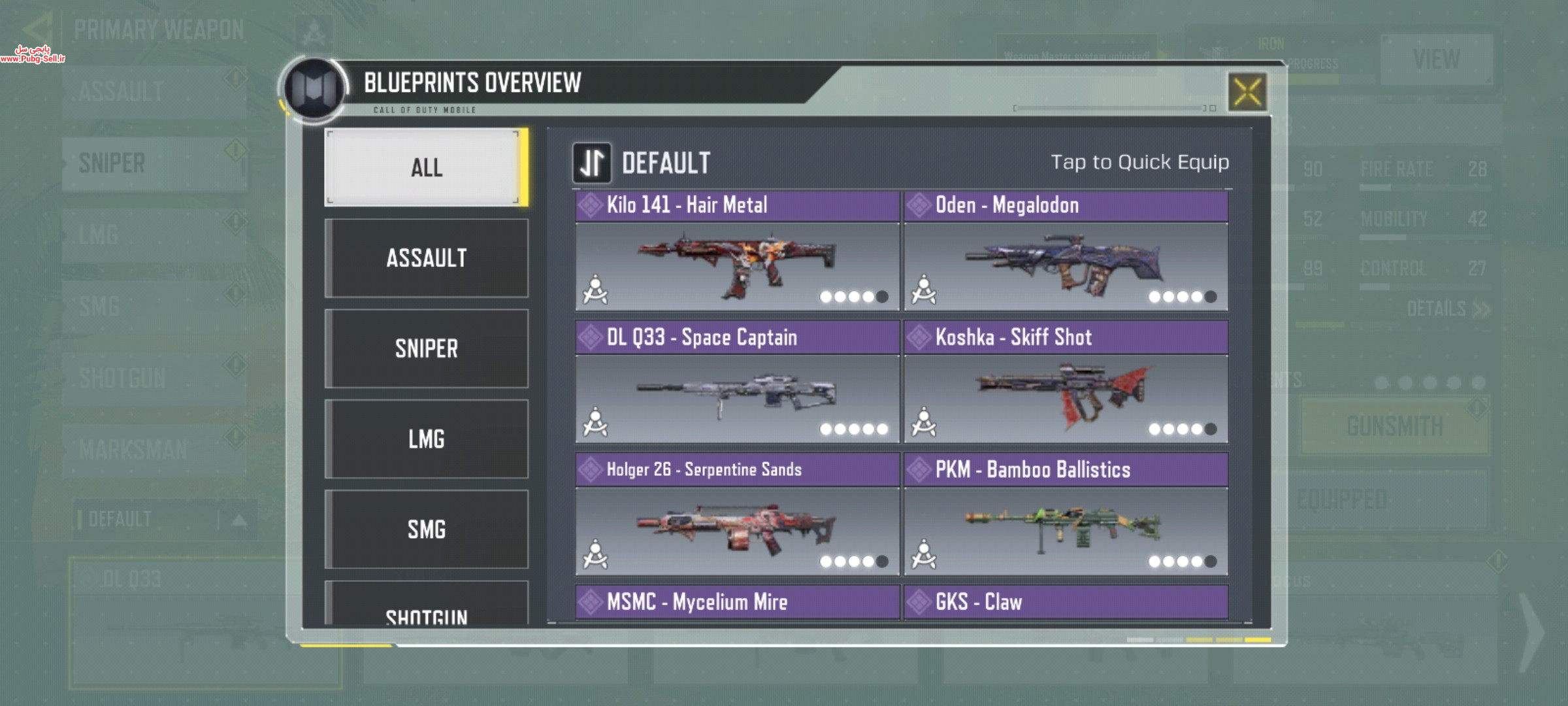Toggle the Default sort order icon
1568x706 pixels.
[x=592, y=163]
